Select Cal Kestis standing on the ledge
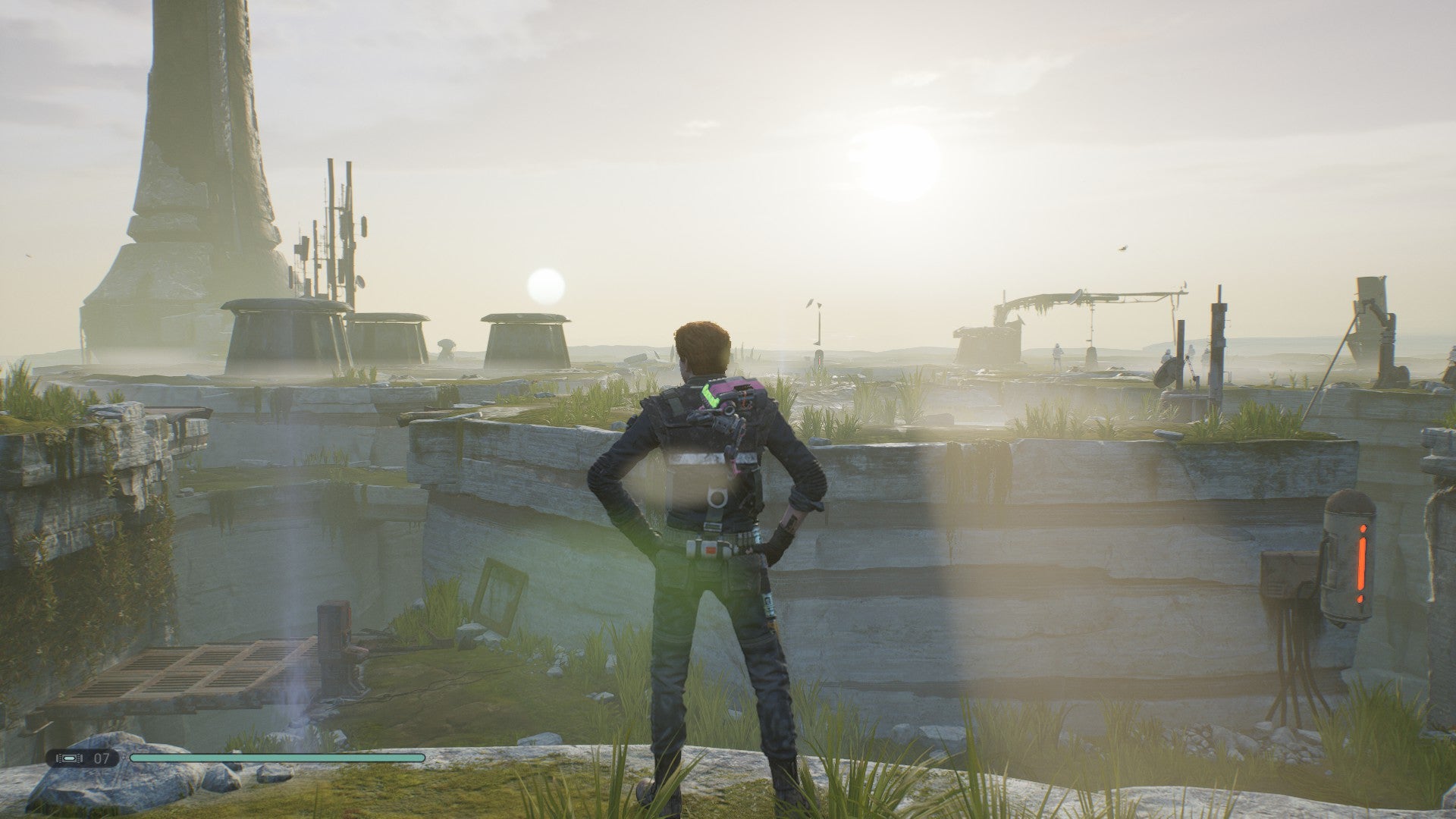This screenshot has height=819, width=1456. (x=713, y=531)
